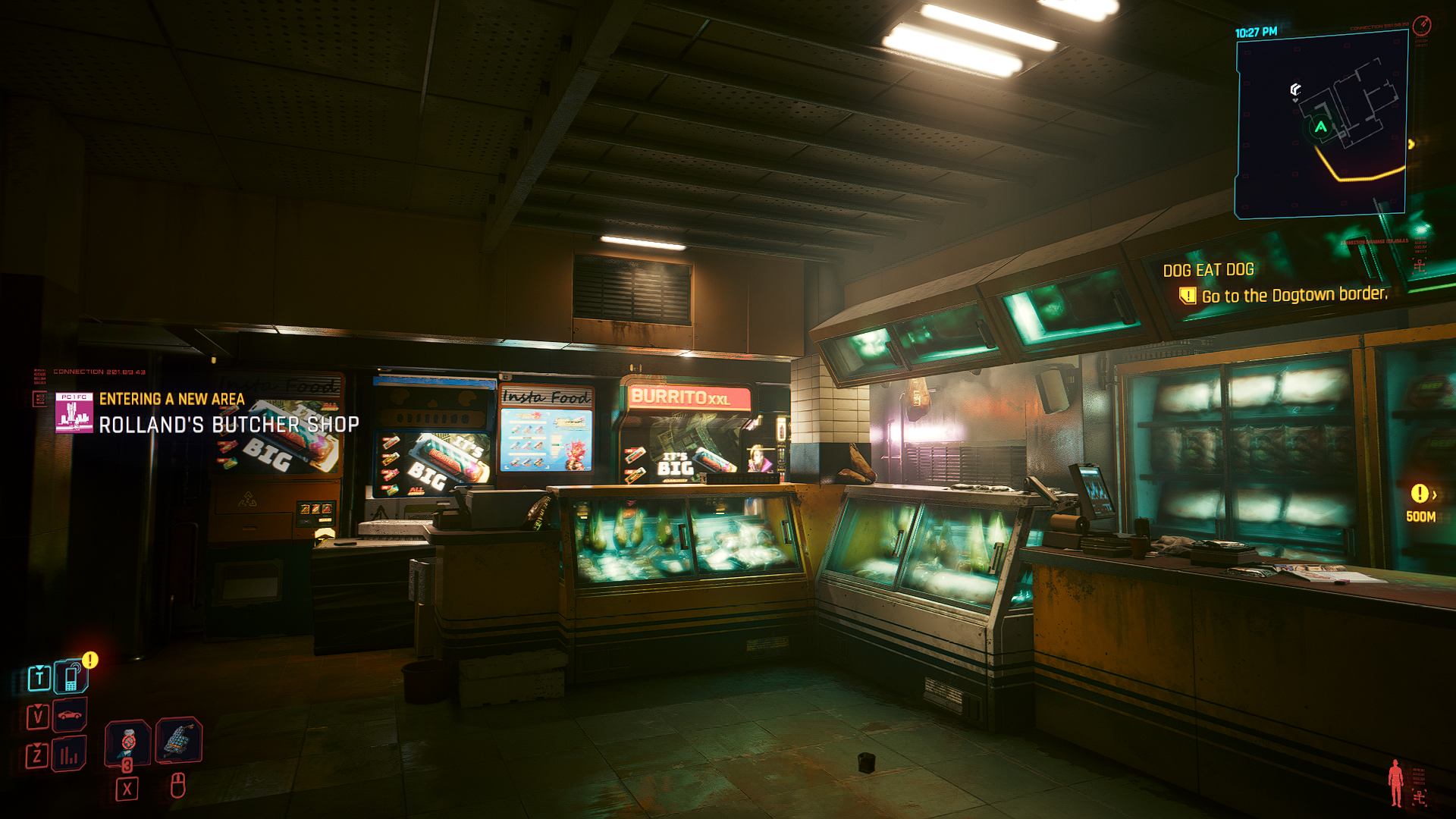
Task: Click the Rolland's Butcher Shop area notification
Action: pyautogui.click(x=228, y=425)
